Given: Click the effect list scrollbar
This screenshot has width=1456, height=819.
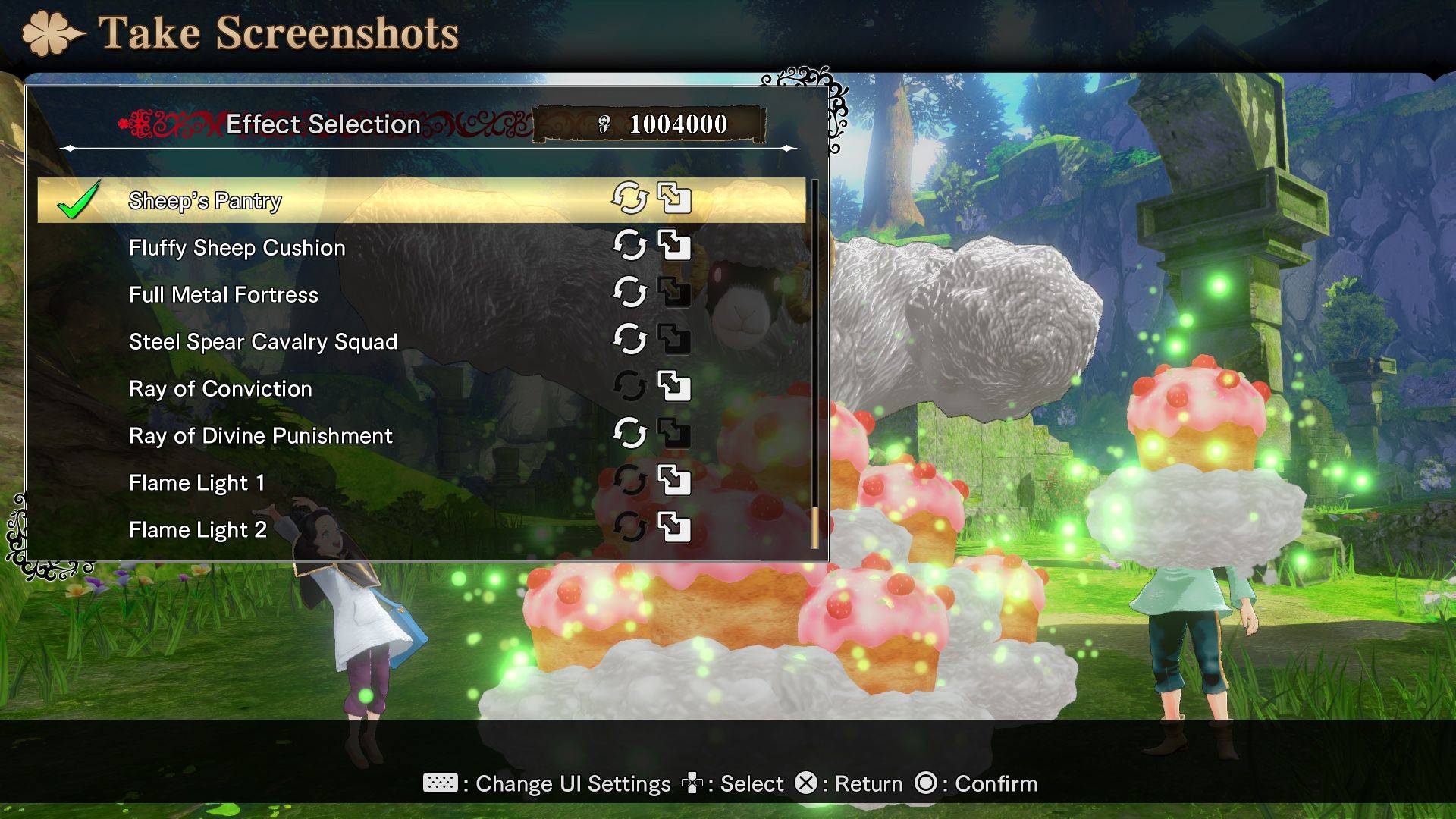Looking at the screenshot, I should (815, 364).
